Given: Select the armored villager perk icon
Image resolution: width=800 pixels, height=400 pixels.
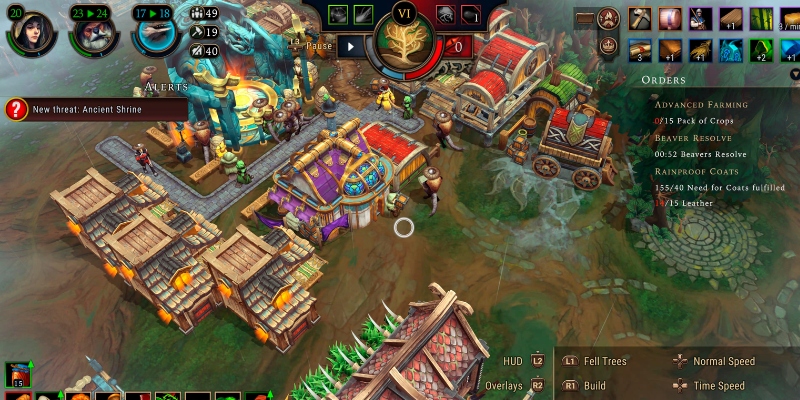Looking at the screenshot, I should tap(701, 18).
